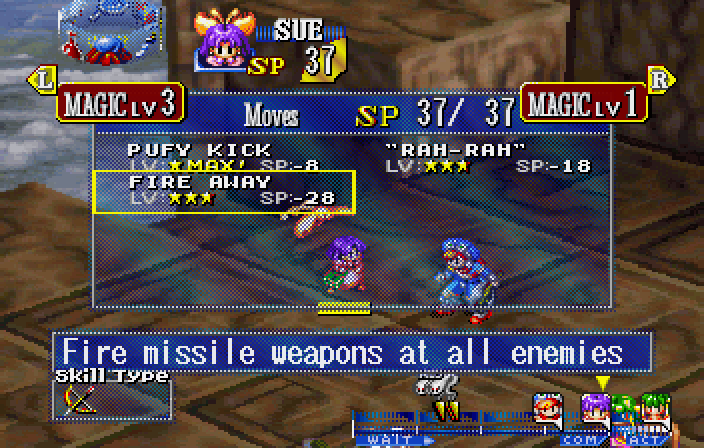Switch to the Magic Lv 1 tab

[x=583, y=102]
